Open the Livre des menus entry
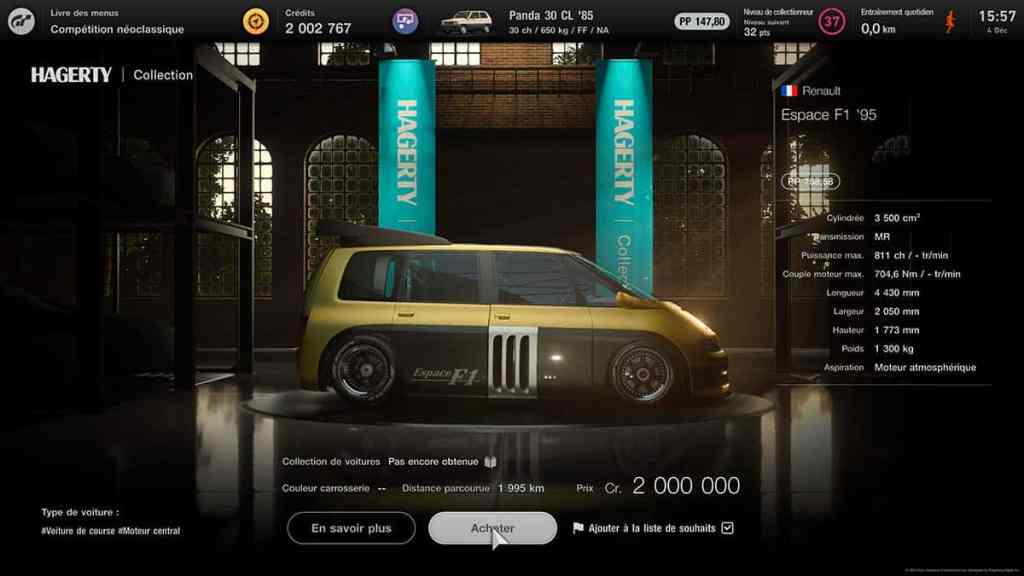 pos(117,22)
